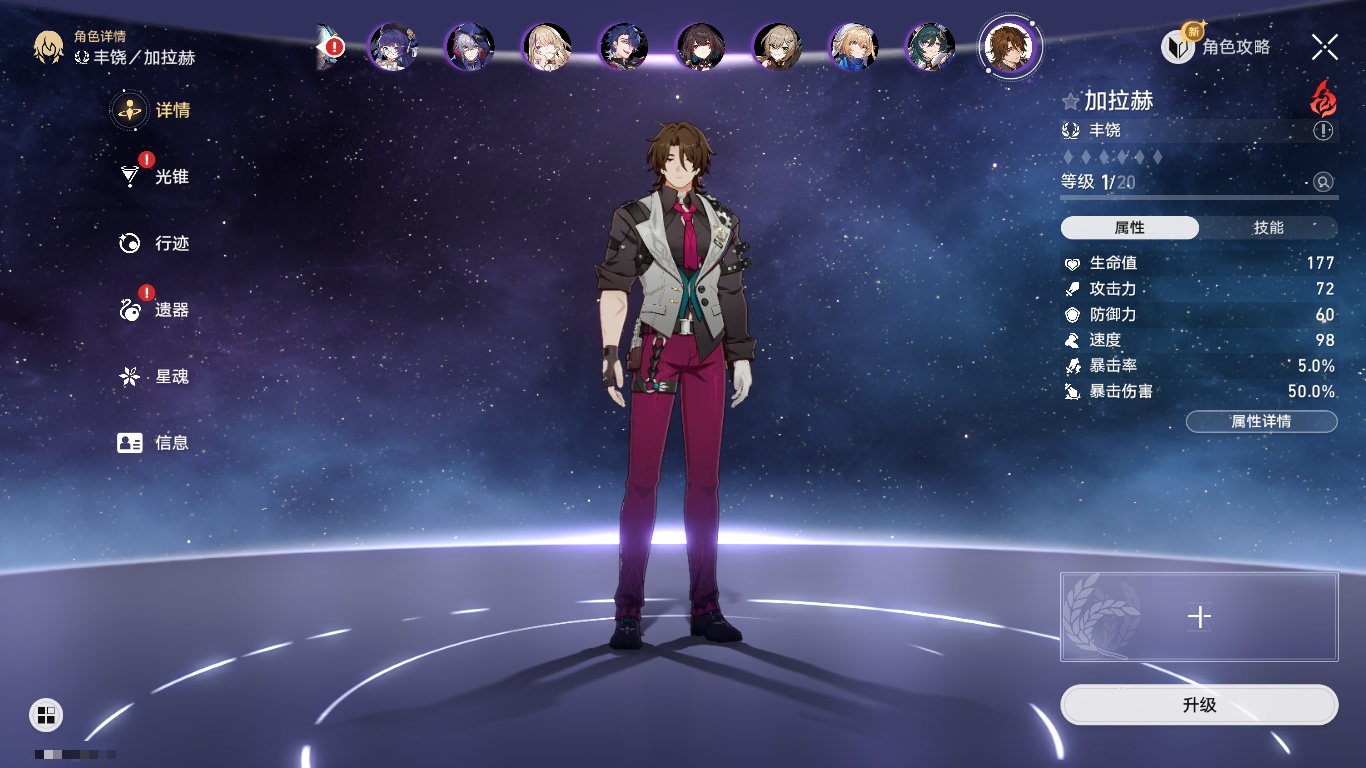The height and width of the screenshot is (768, 1366).
Task: Choose the green-haired character portrait
Action: [931, 46]
